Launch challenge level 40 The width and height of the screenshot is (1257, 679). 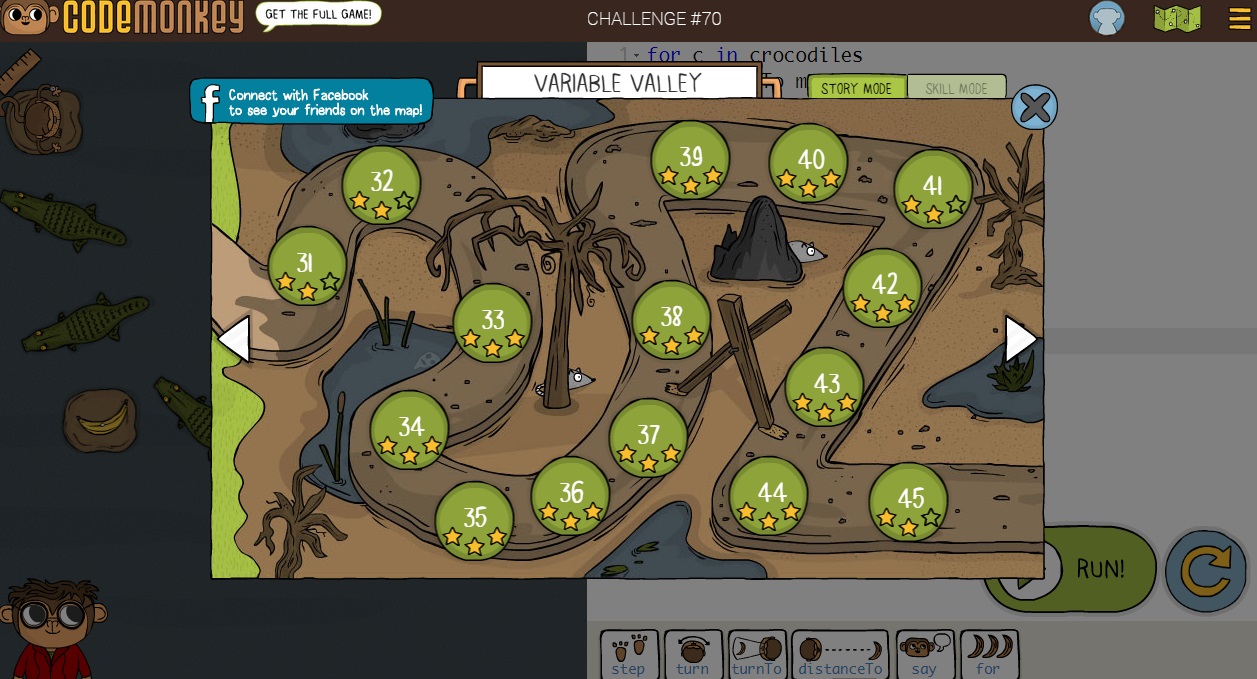809,162
